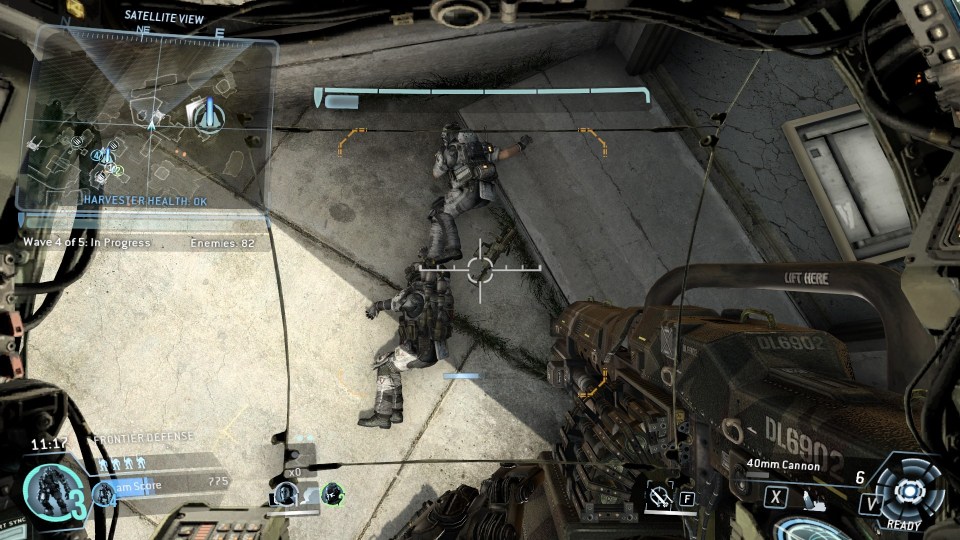This screenshot has width=960, height=540.
Task: Activate the titan core ability ring
Action: tap(910, 490)
